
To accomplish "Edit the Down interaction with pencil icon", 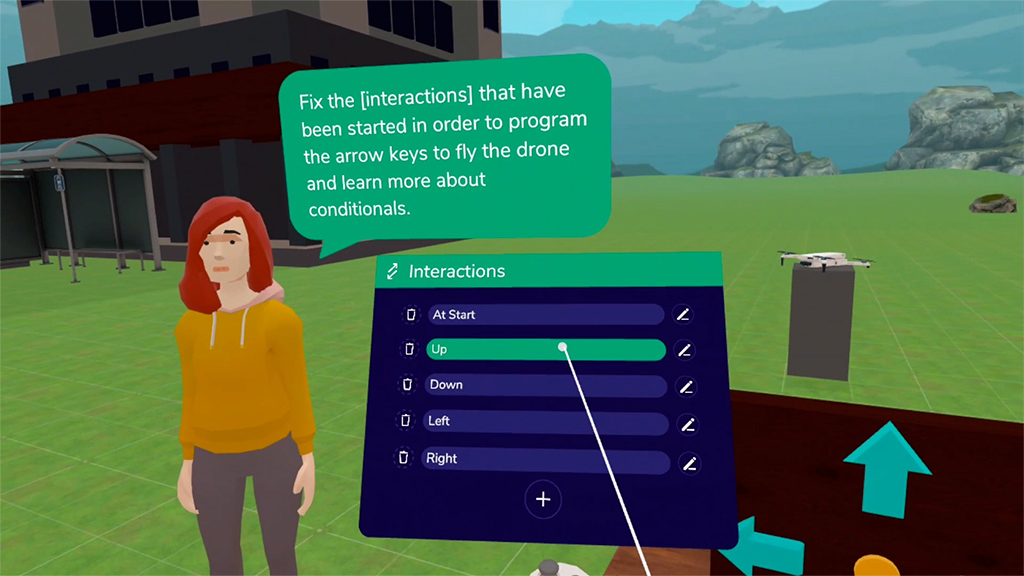I will (686, 387).
